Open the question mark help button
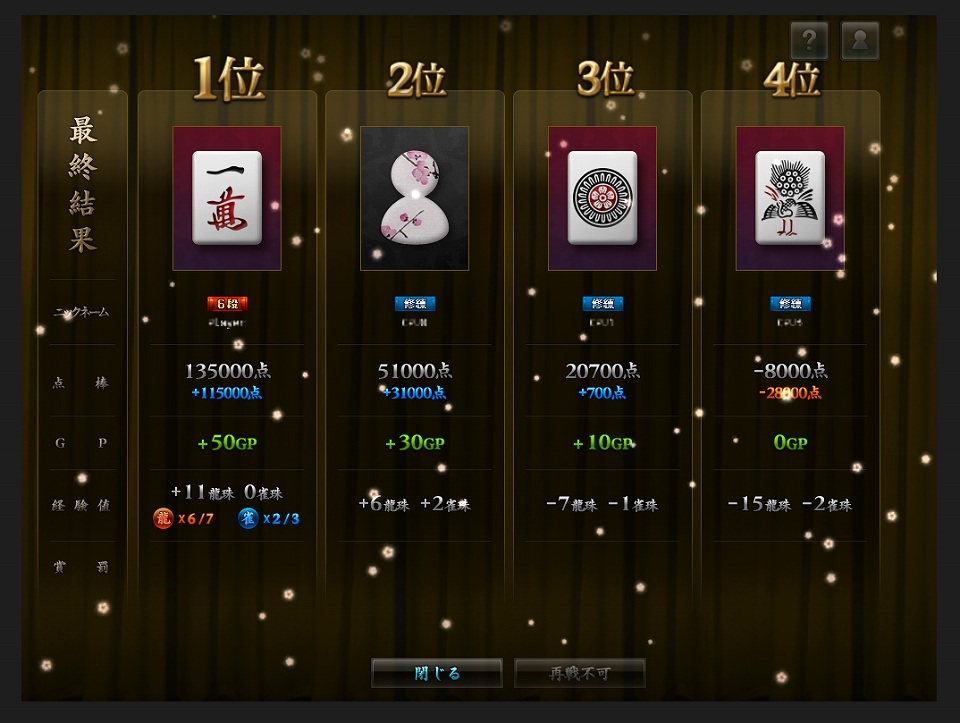Viewport: 960px width, 723px height. 809,41
